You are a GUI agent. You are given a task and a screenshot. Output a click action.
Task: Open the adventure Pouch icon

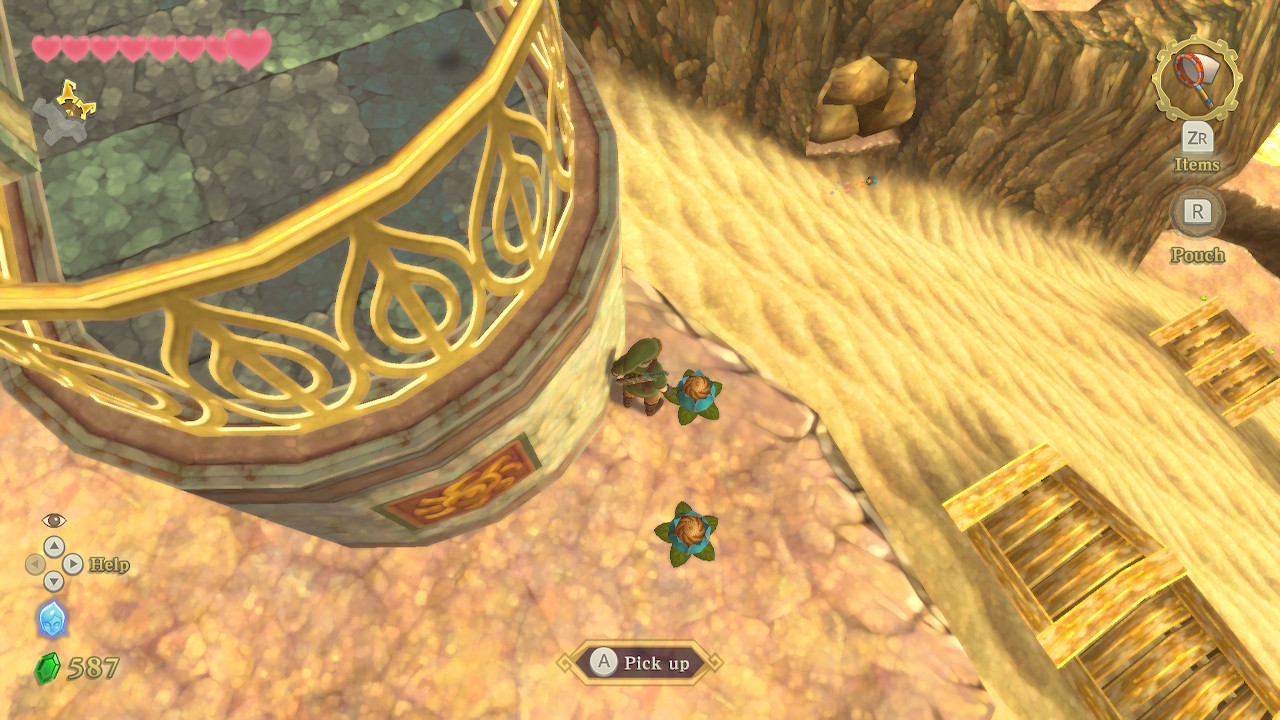[1197, 211]
